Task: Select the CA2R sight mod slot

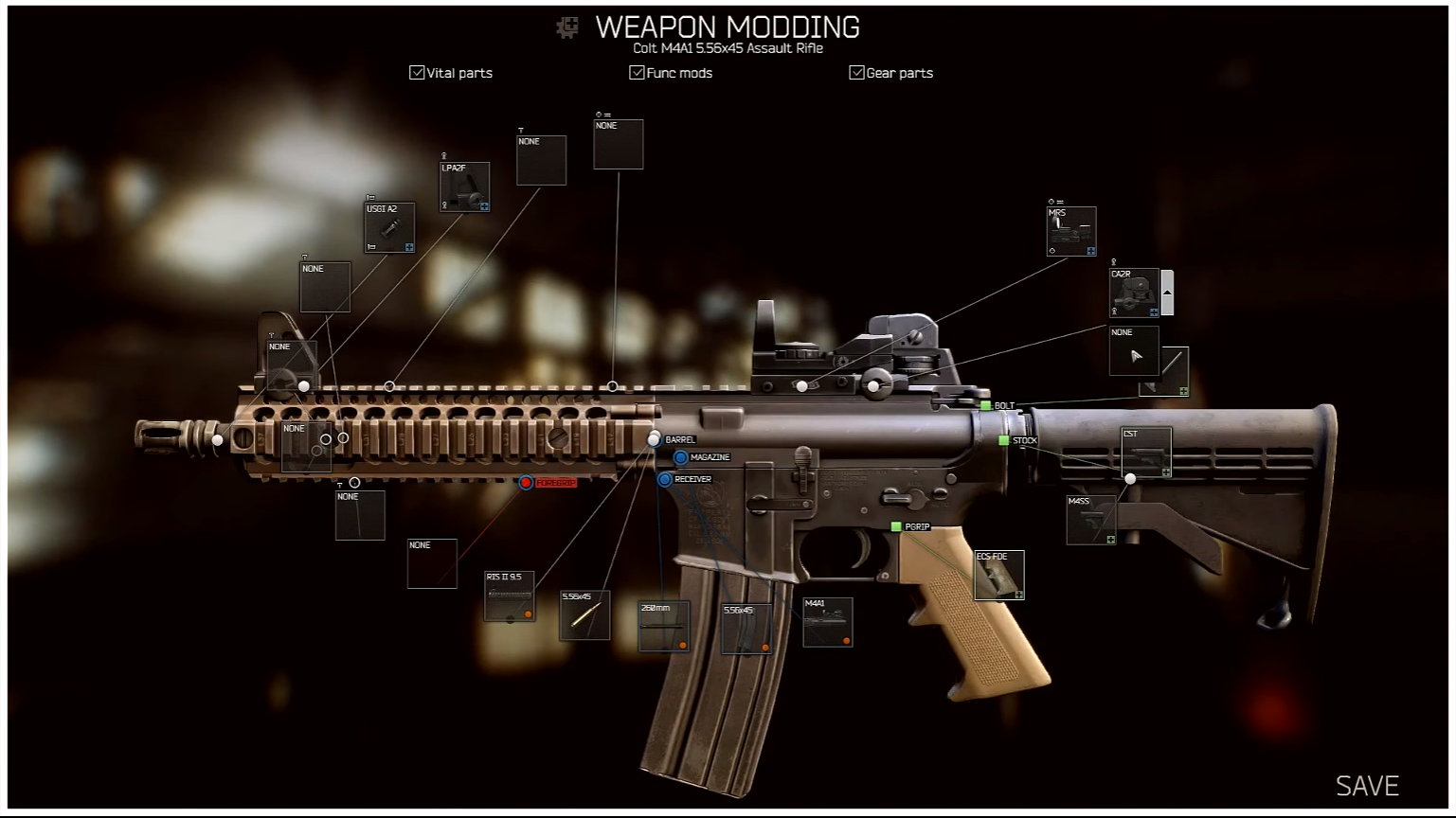Action: (x=1133, y=293)
